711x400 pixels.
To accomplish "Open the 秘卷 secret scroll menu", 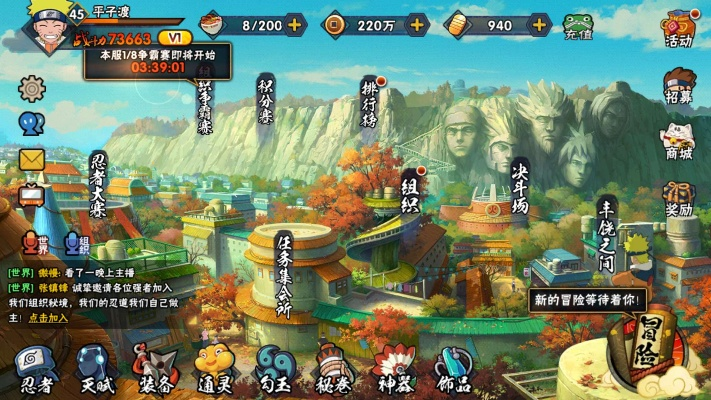I will [x=334, y=368].
